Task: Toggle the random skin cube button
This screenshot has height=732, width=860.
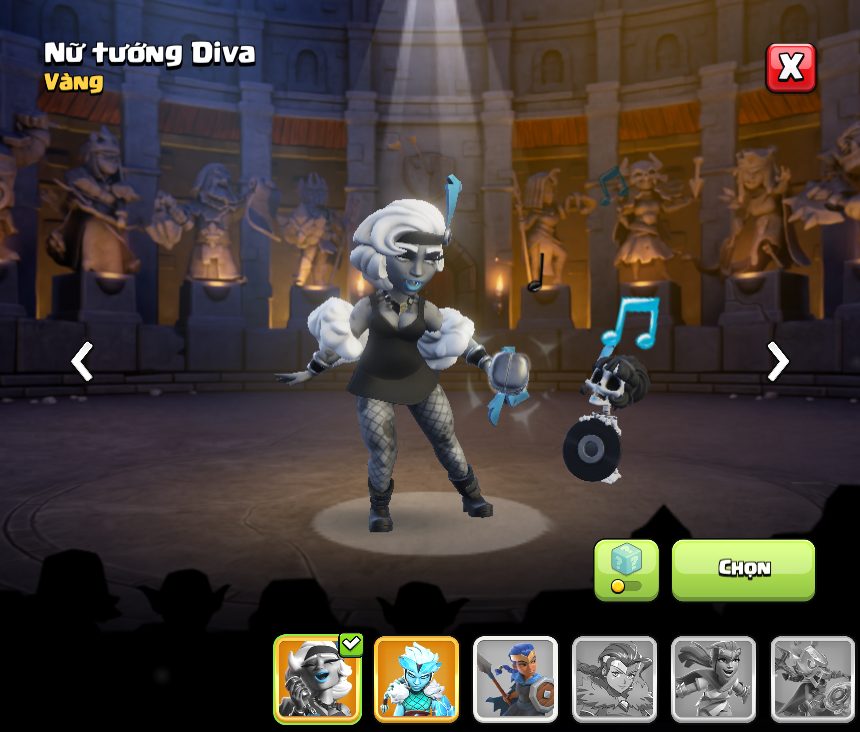Action: [626, 569]
